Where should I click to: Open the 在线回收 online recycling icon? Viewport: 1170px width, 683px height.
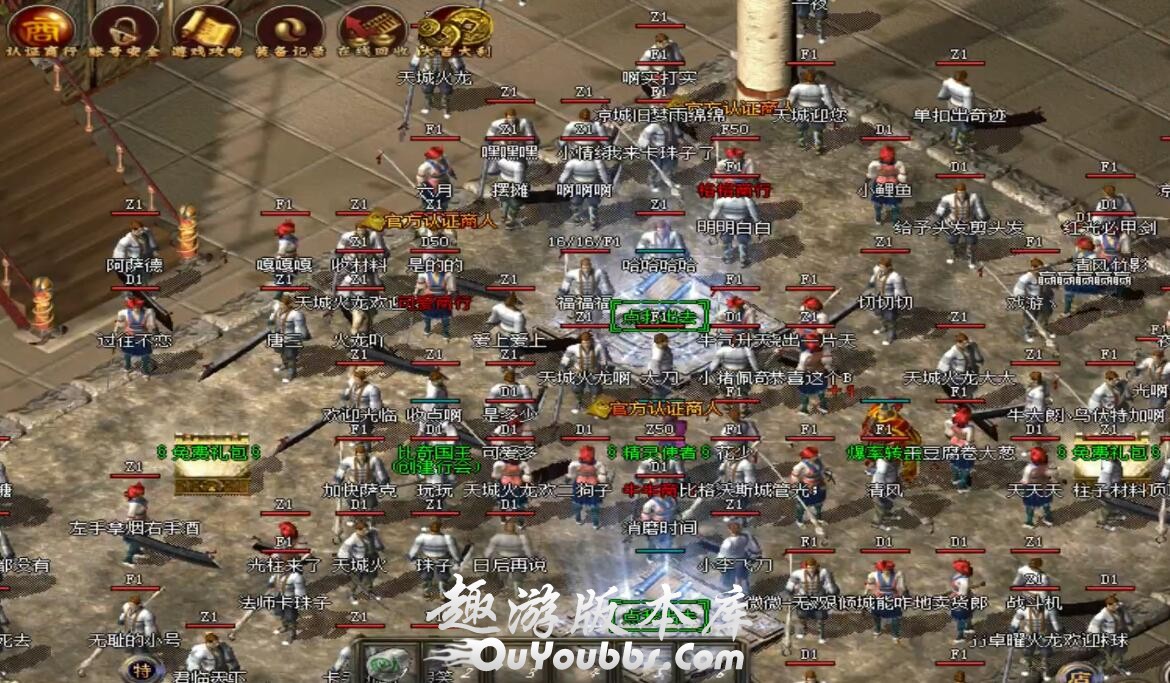[x=372, y=28]
